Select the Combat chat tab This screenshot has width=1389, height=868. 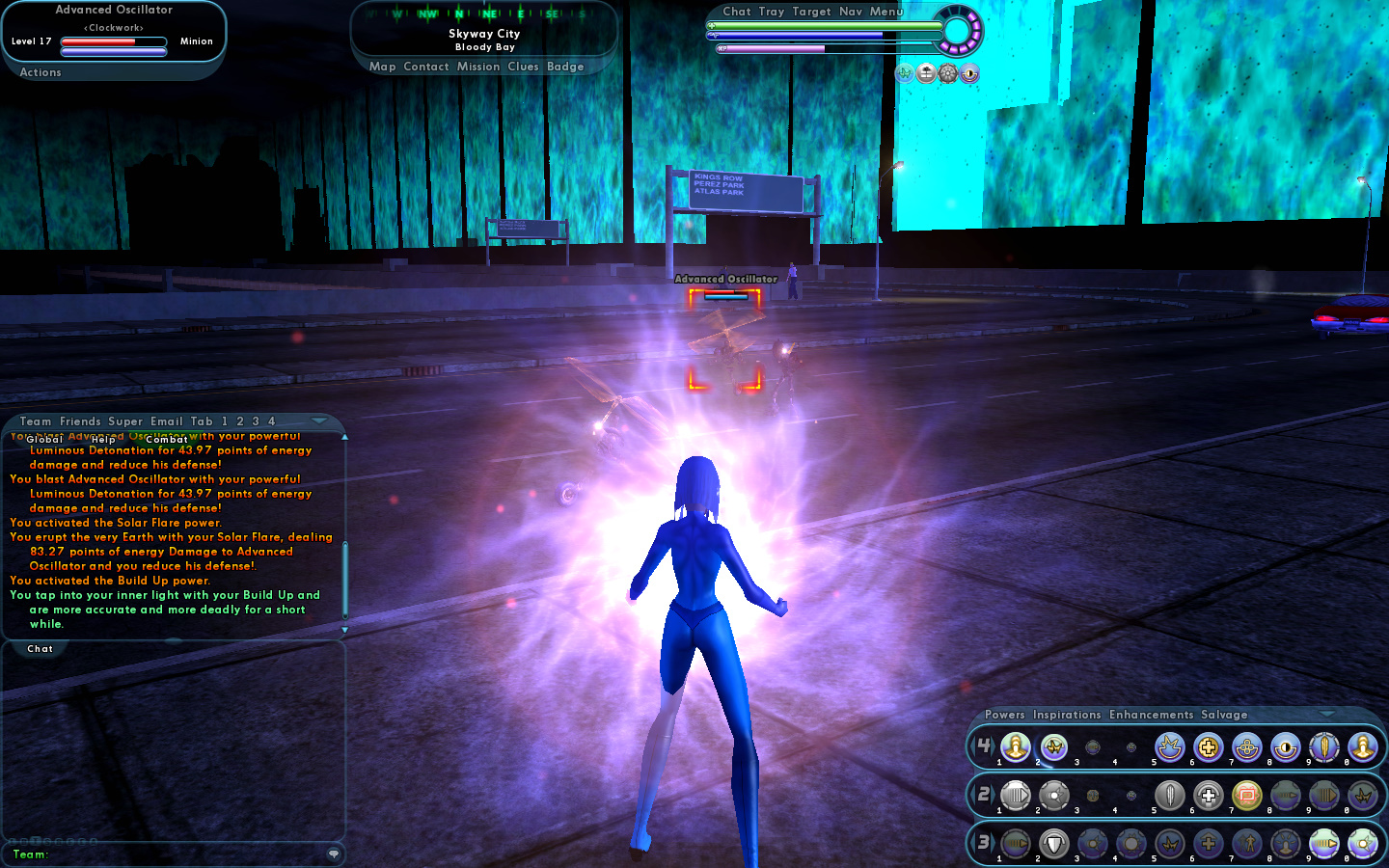point(167,440)
